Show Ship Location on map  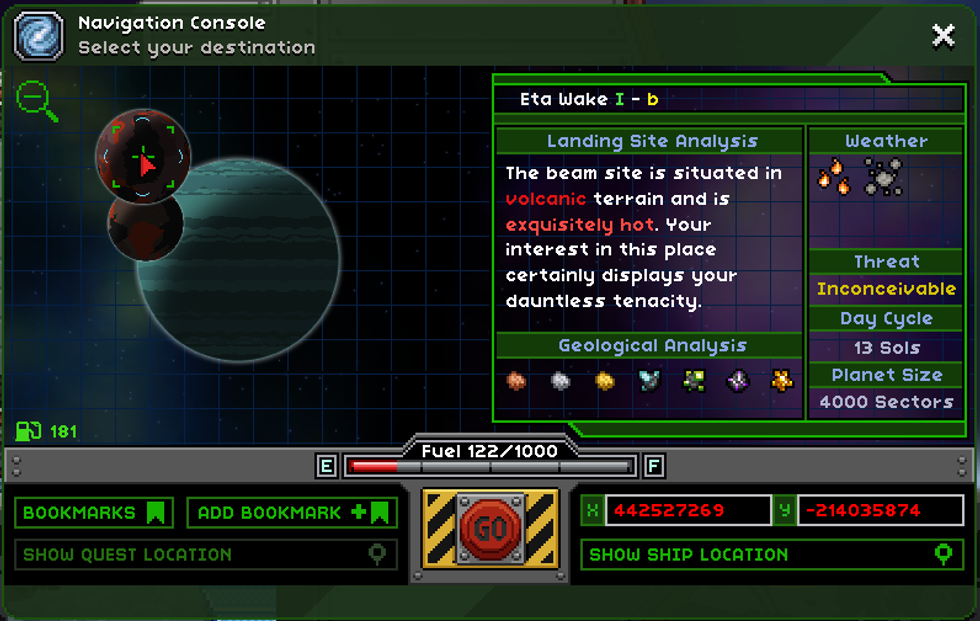[x=771, y=555]
